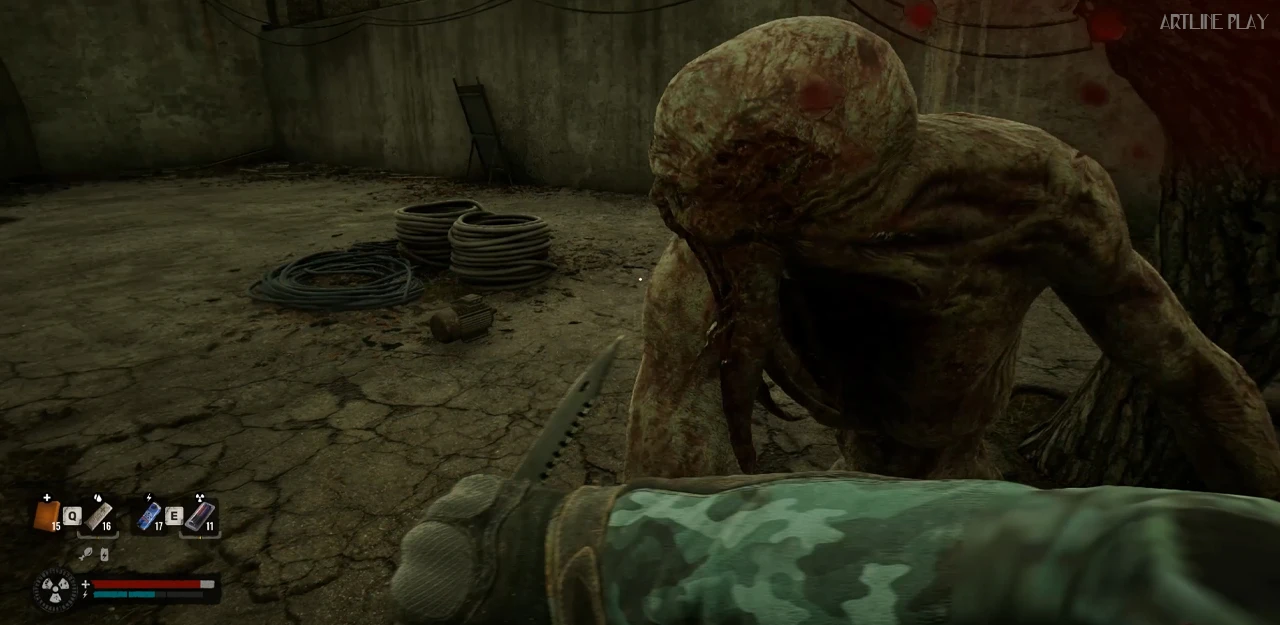
Task: Select the orange medkit quick slot
Action: pyautogui.click(x=47, y=516)
